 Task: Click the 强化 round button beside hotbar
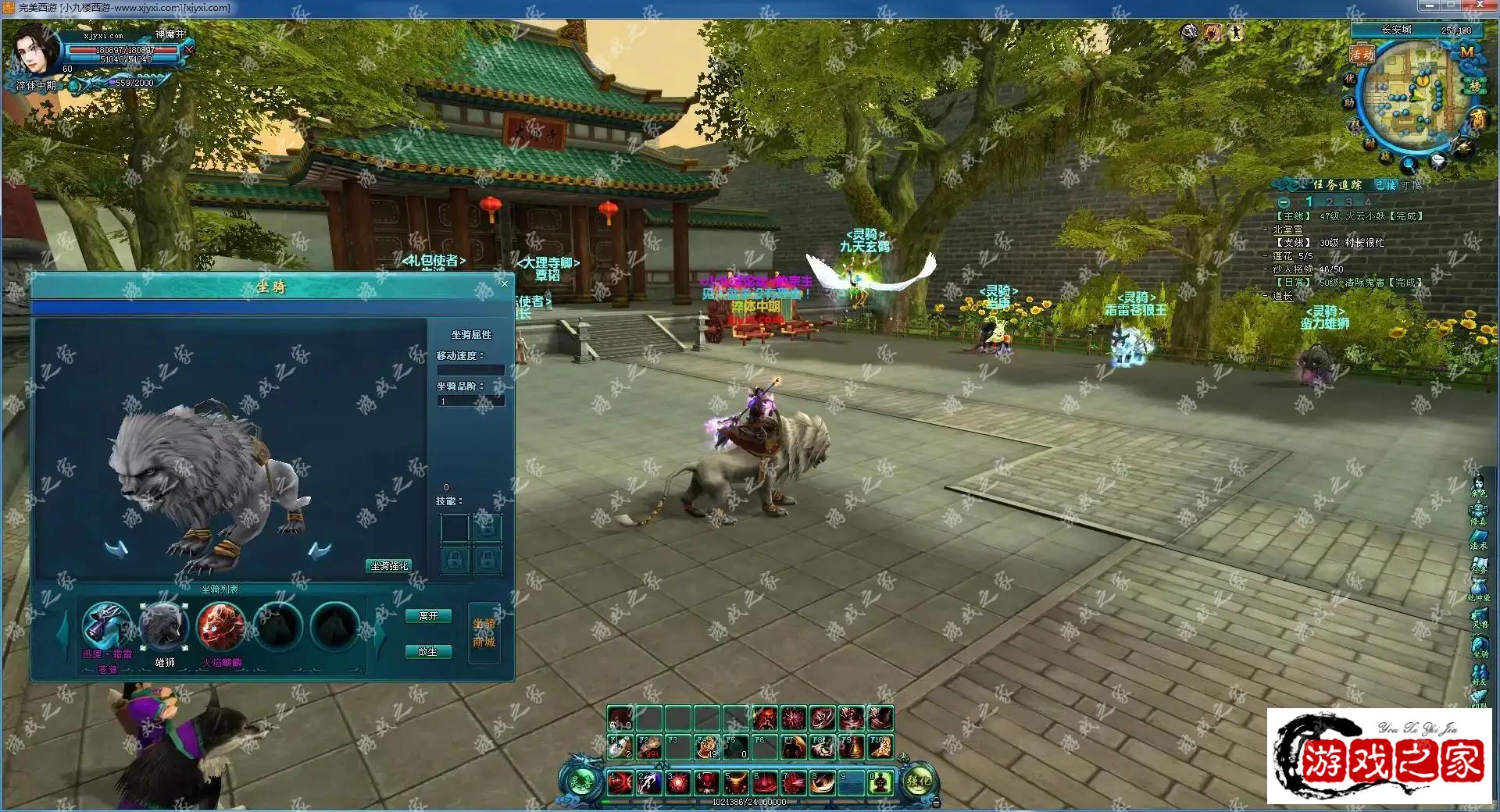(x=918, y=782)
